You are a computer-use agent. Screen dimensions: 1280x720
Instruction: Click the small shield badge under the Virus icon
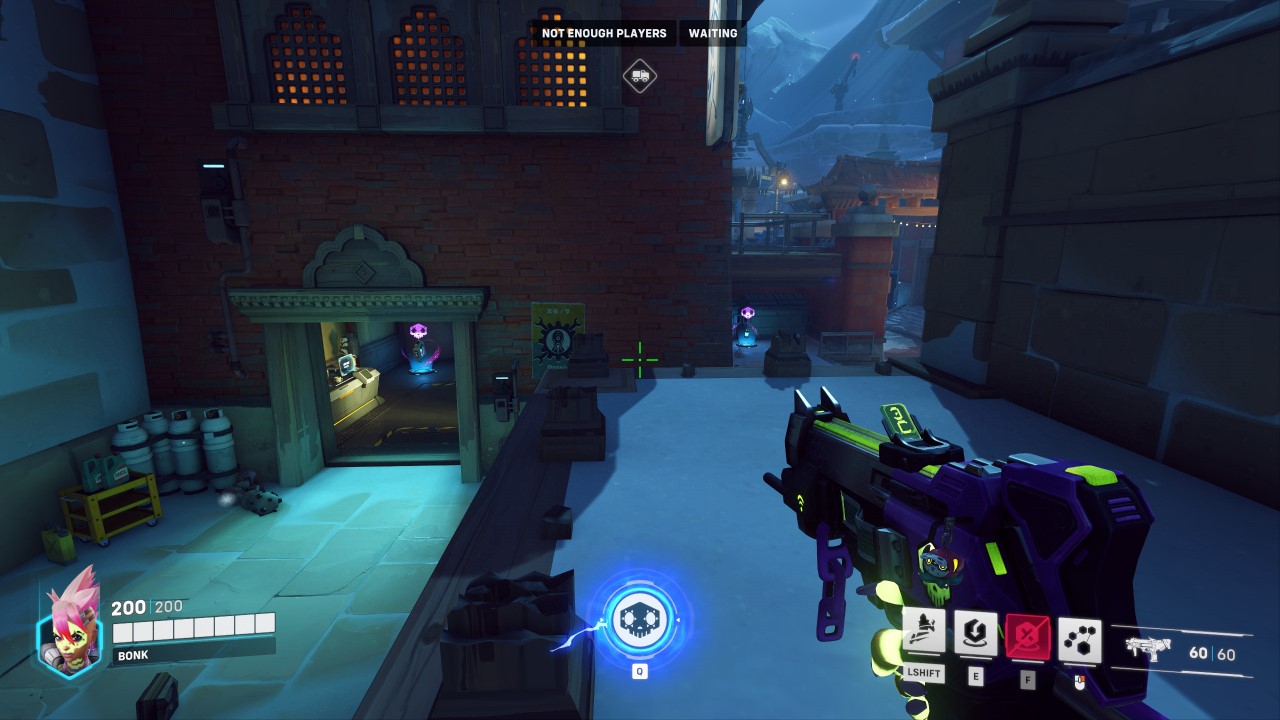1079,682
